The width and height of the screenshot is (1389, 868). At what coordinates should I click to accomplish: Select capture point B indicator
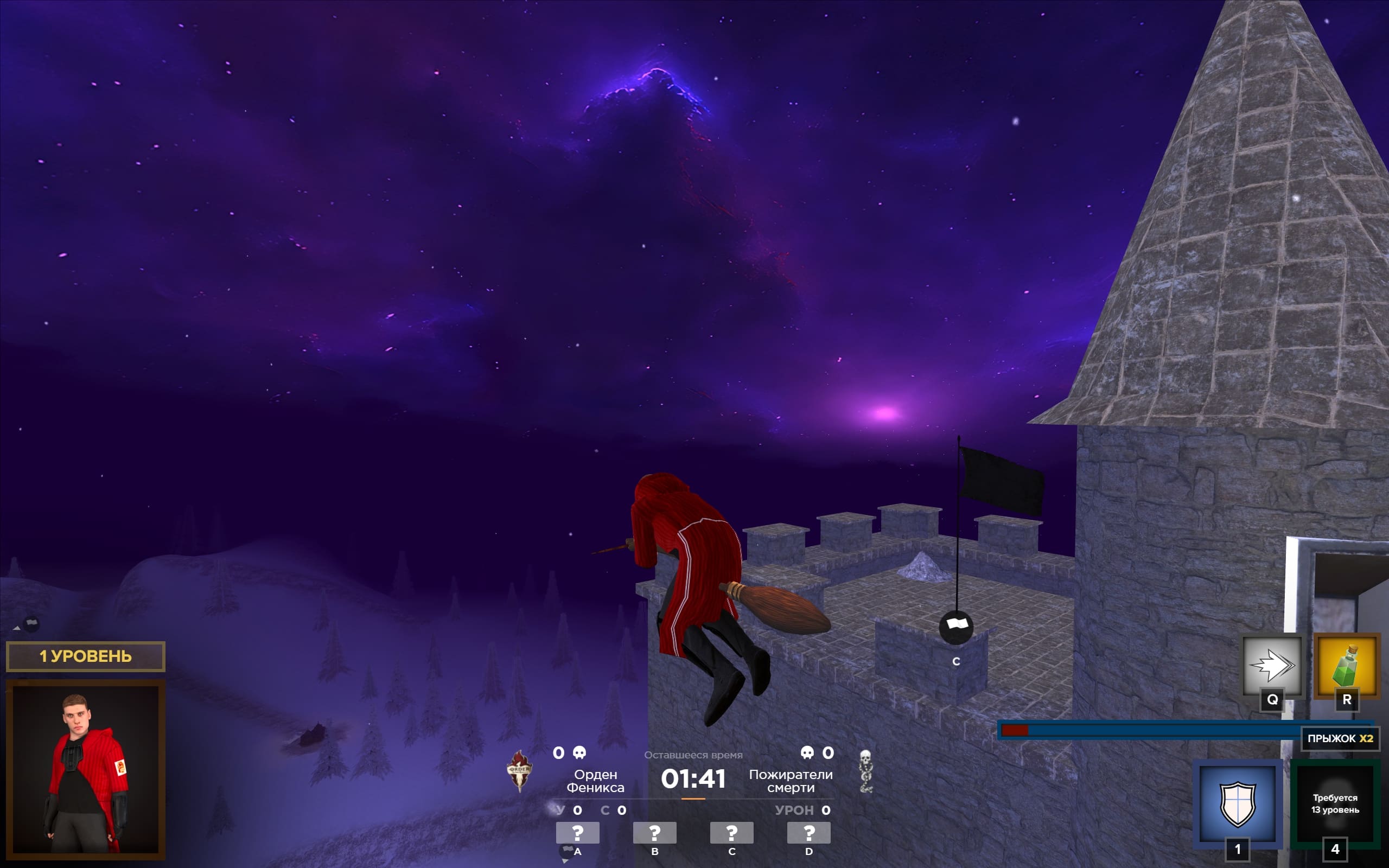coord(654,832)
